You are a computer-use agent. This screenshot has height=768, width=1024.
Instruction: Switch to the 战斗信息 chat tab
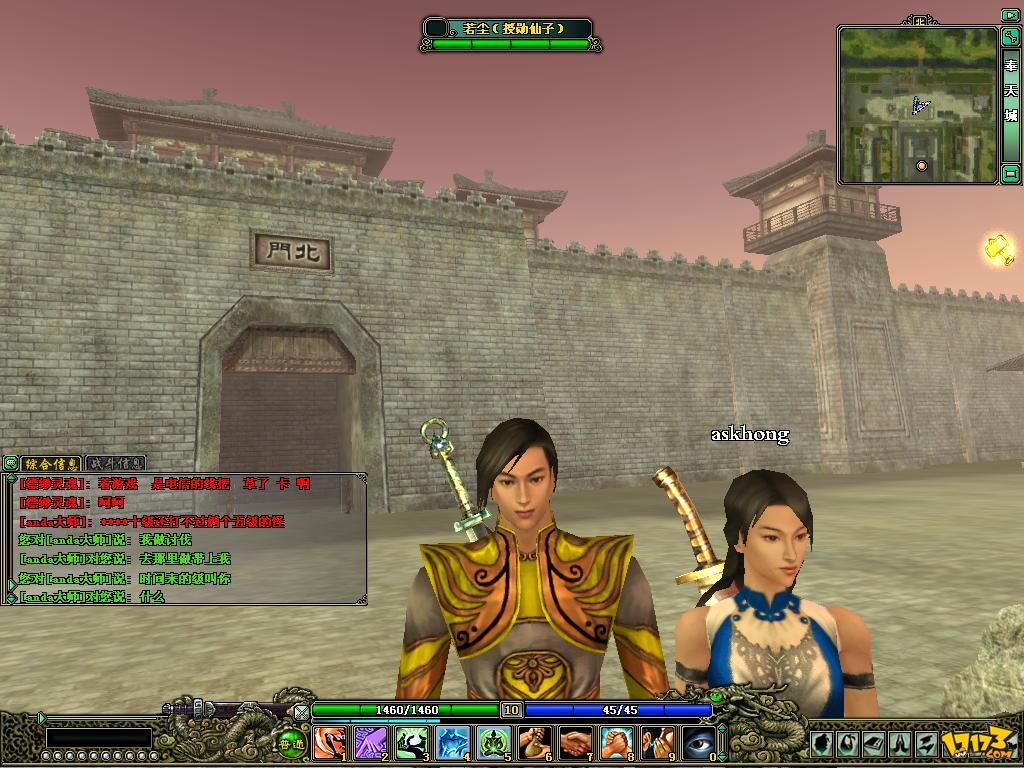coord(116,463)
